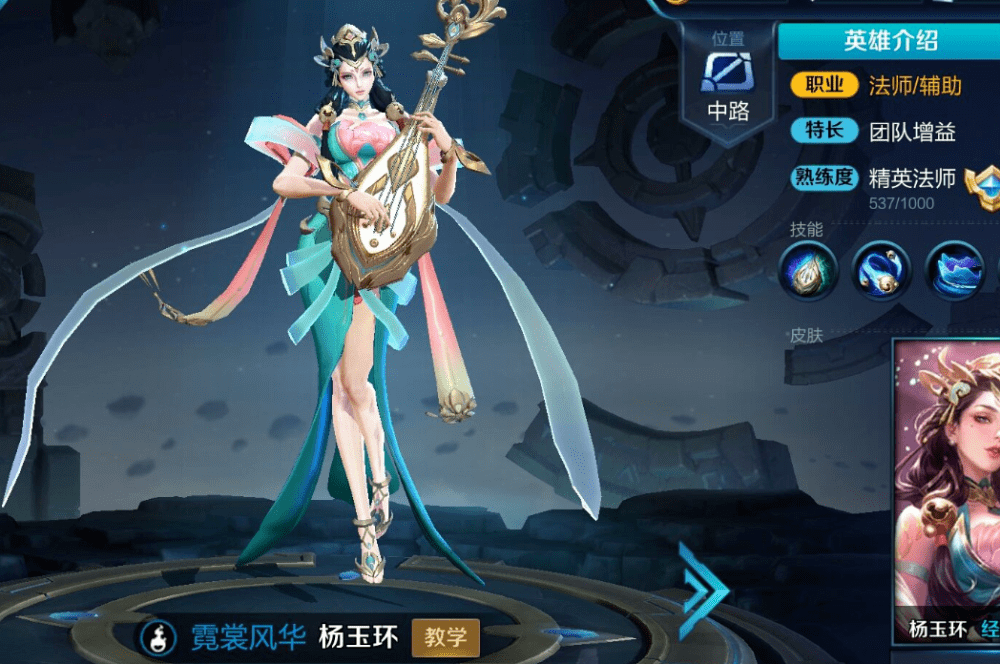Screen dimensions: 1000x664
Task: Click the round icon beside 霓裳风华
Action: pos(157,635)
